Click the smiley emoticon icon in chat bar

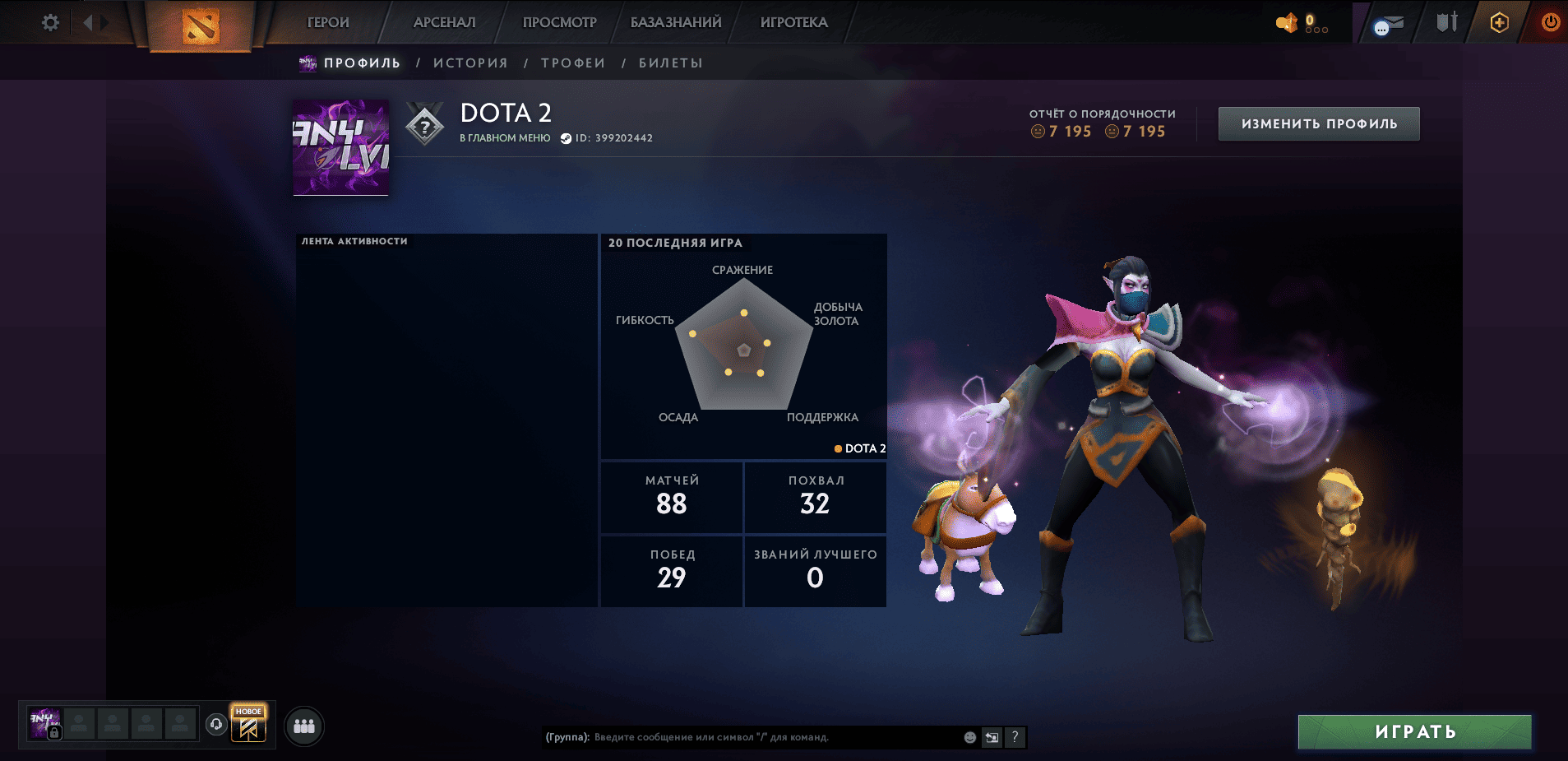(969, 737)
